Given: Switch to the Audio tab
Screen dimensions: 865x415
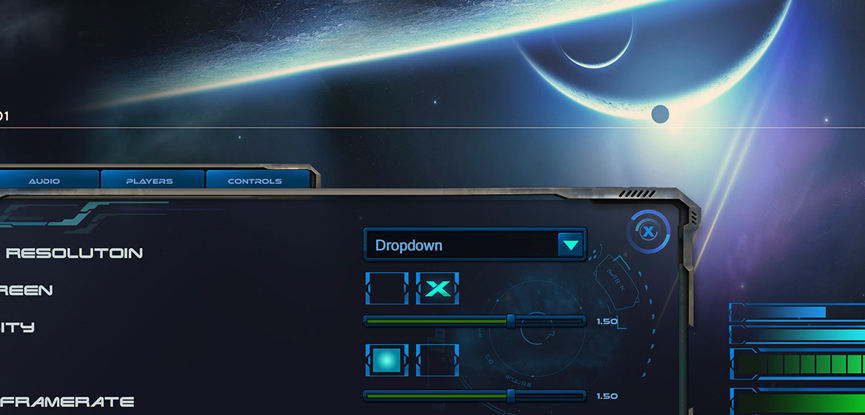Looking at the screenshot, I should click(x=44, y=181).
